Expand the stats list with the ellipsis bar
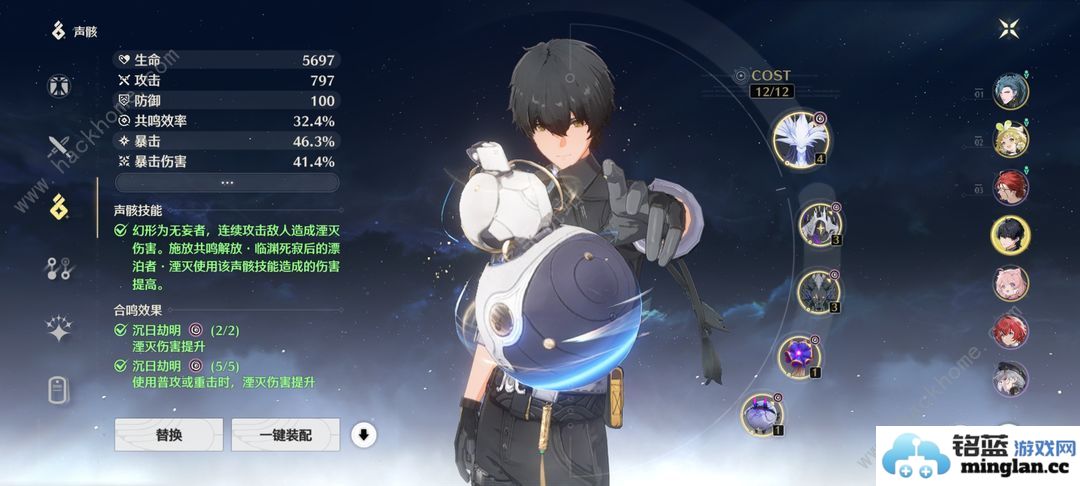 pos(227,182)
